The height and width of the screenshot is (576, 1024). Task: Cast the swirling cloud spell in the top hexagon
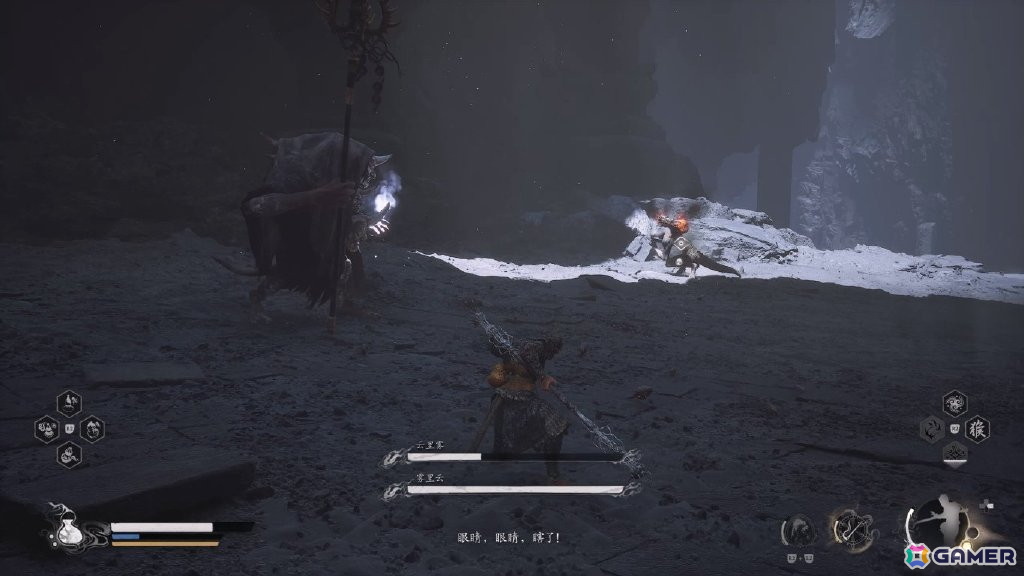click(955, 403)
